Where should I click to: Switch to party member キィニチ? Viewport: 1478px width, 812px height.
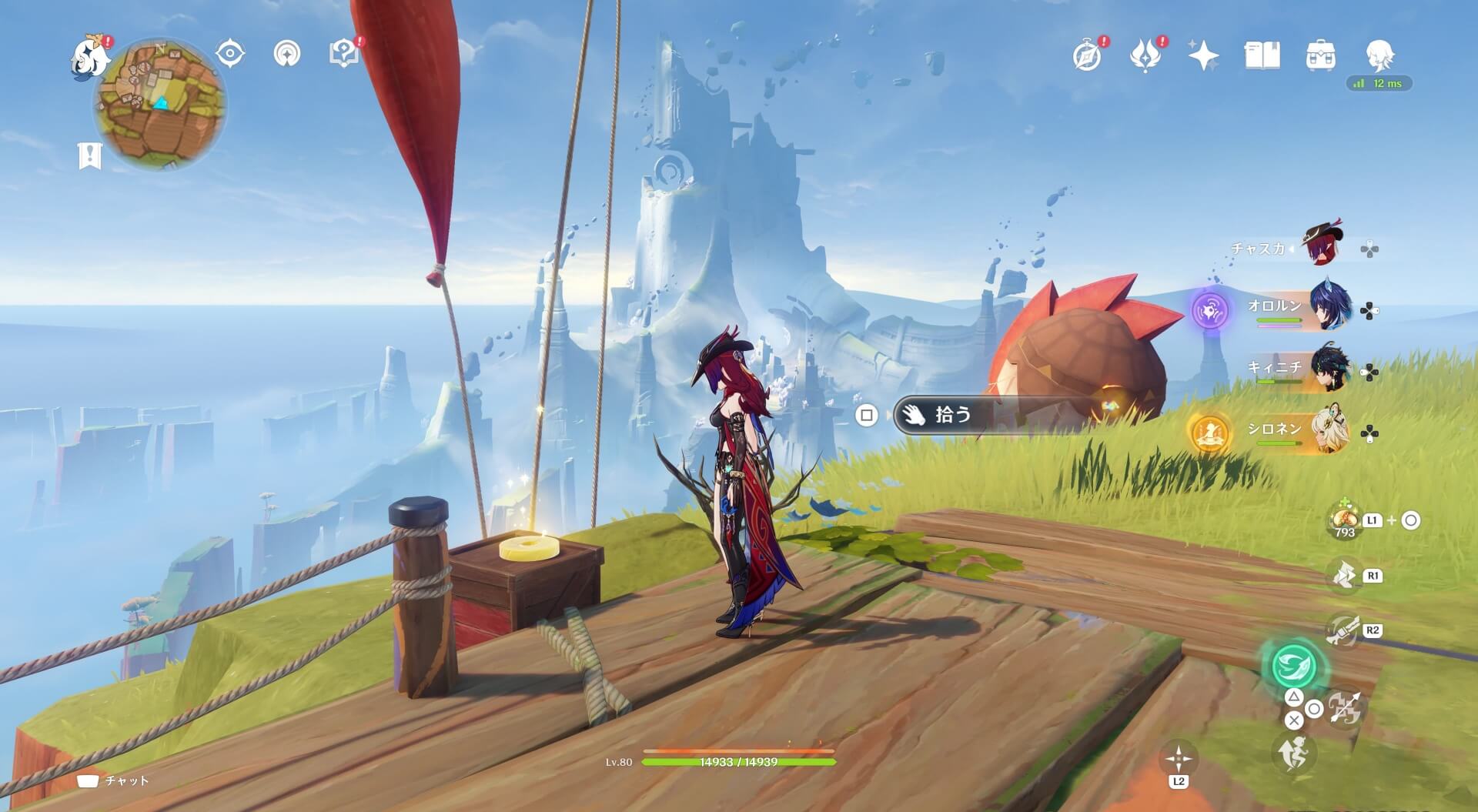(1329, 369)
